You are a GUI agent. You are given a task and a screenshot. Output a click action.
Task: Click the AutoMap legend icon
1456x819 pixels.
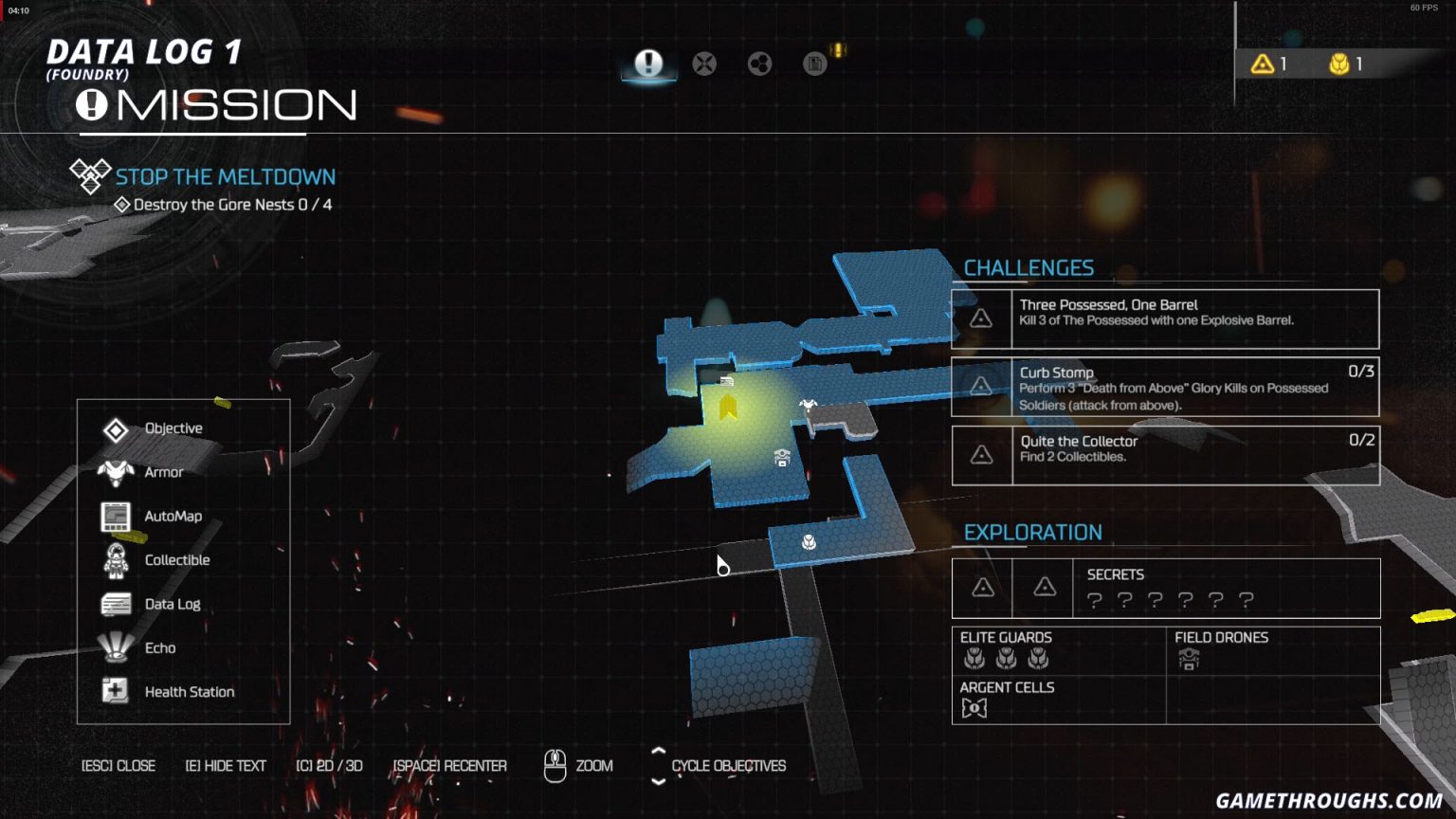pos(116,515)
